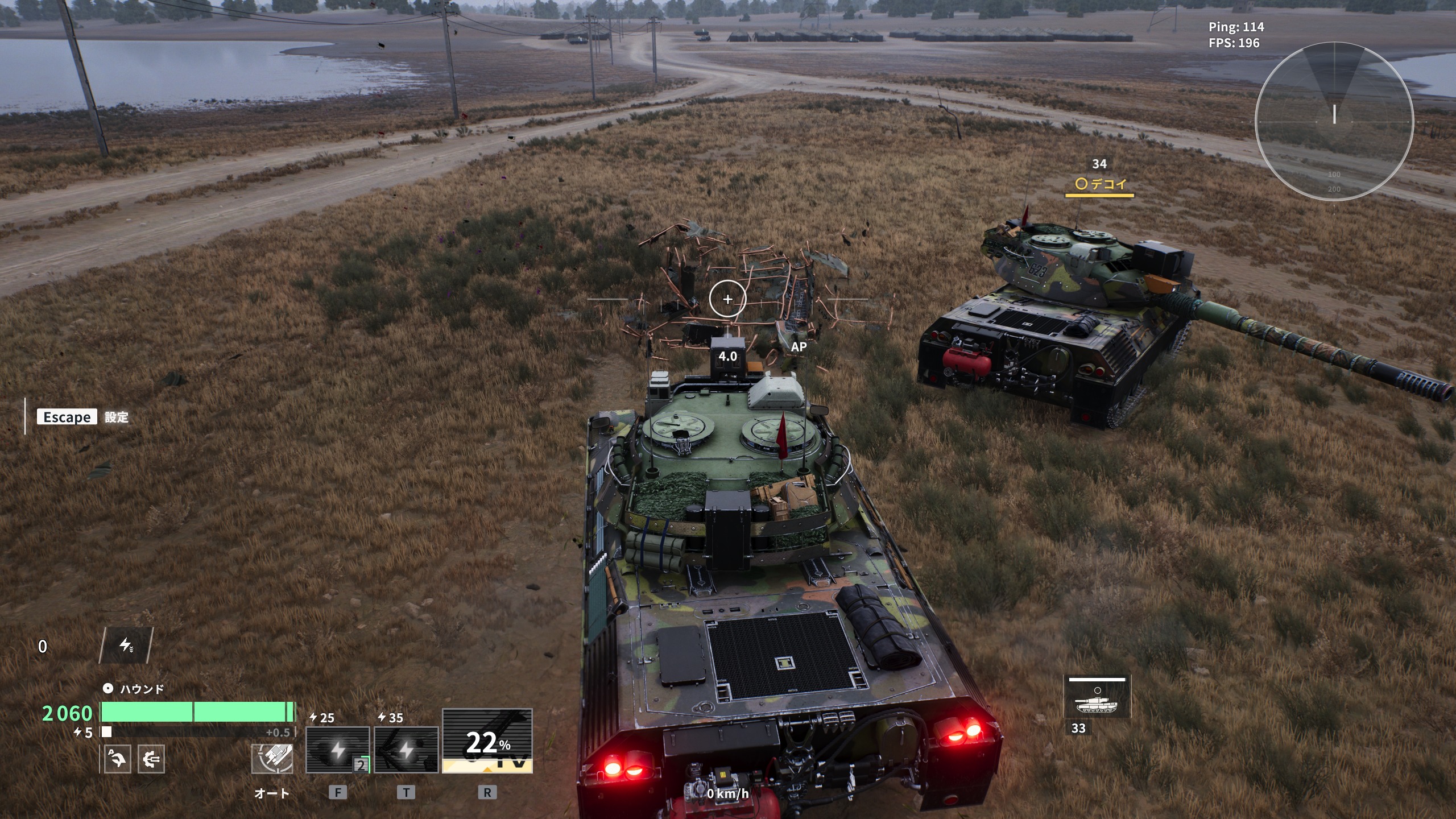Select the ability slot showing 22%
The image size is (1456, 819).
487,741
